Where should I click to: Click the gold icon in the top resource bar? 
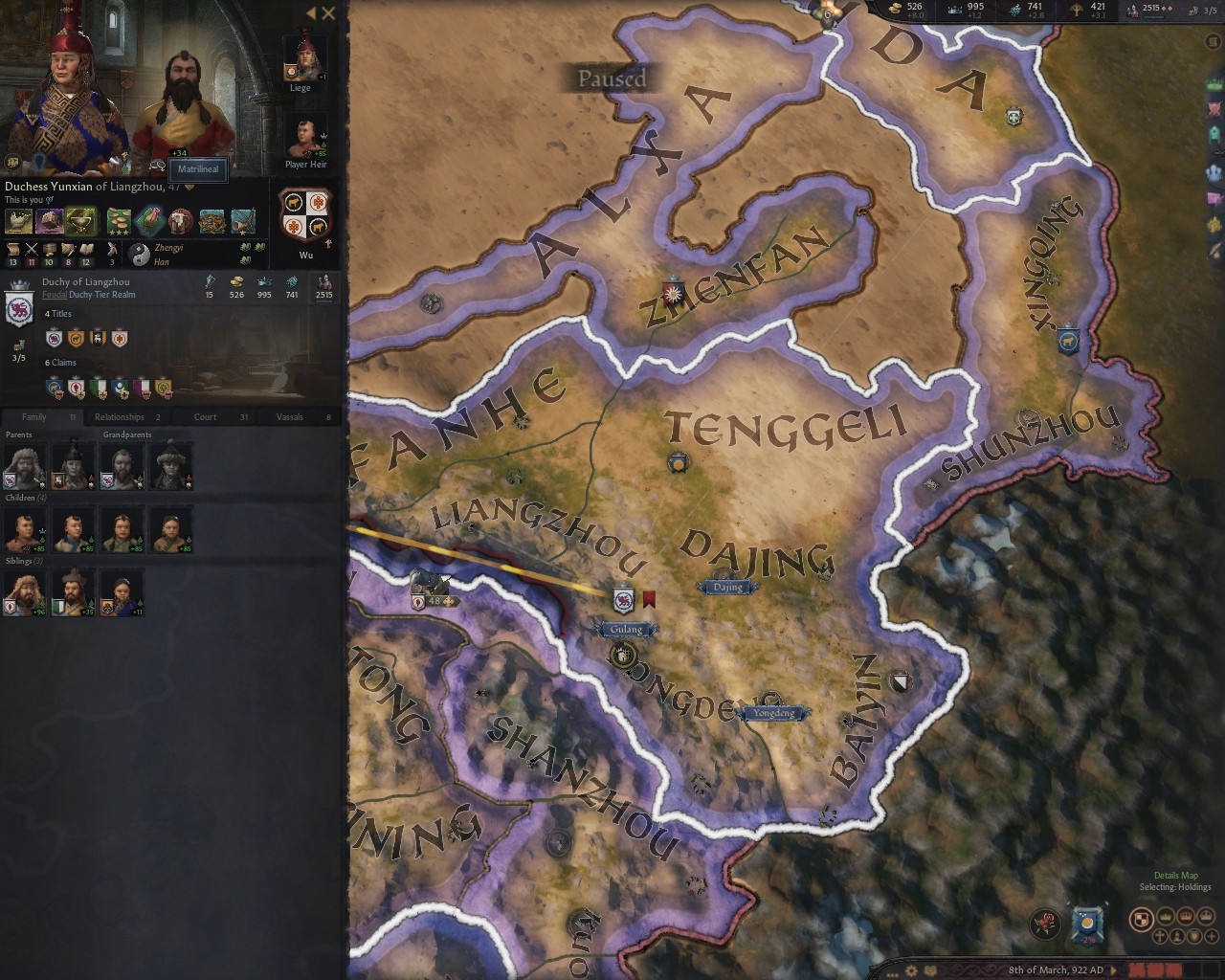tap(896, 11)
